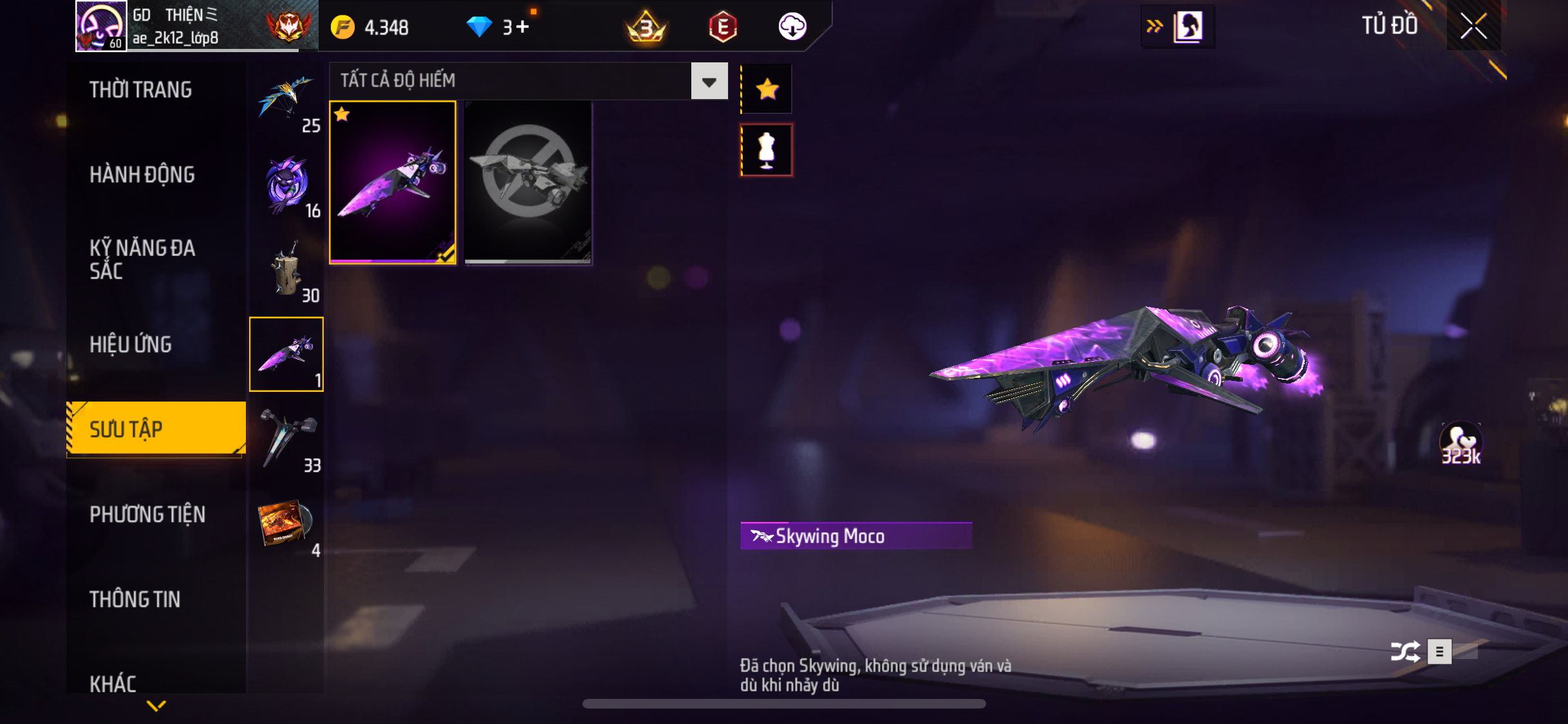The height and width of the screenshot is (724, 1568).
Task: Choose the Phương Tiện tab
Action: coord(147,515)
